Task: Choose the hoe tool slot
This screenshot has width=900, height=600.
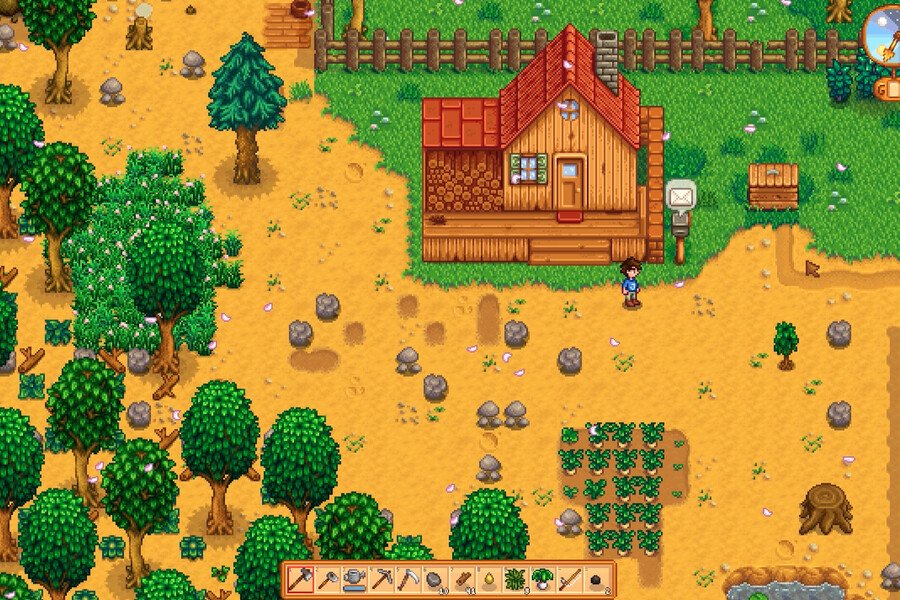Action: click(x=327, y=579)
